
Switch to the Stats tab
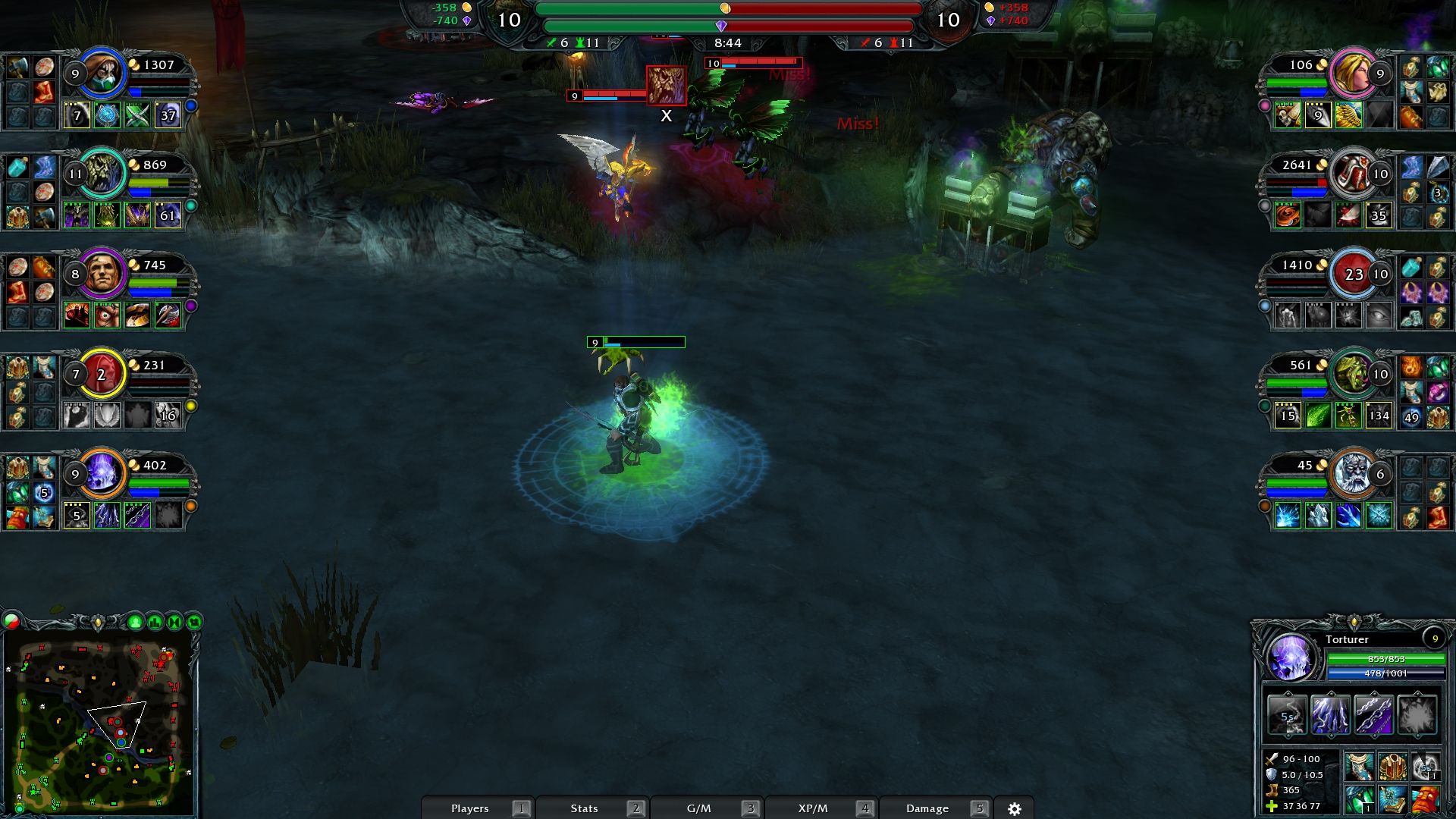point(584,808)
